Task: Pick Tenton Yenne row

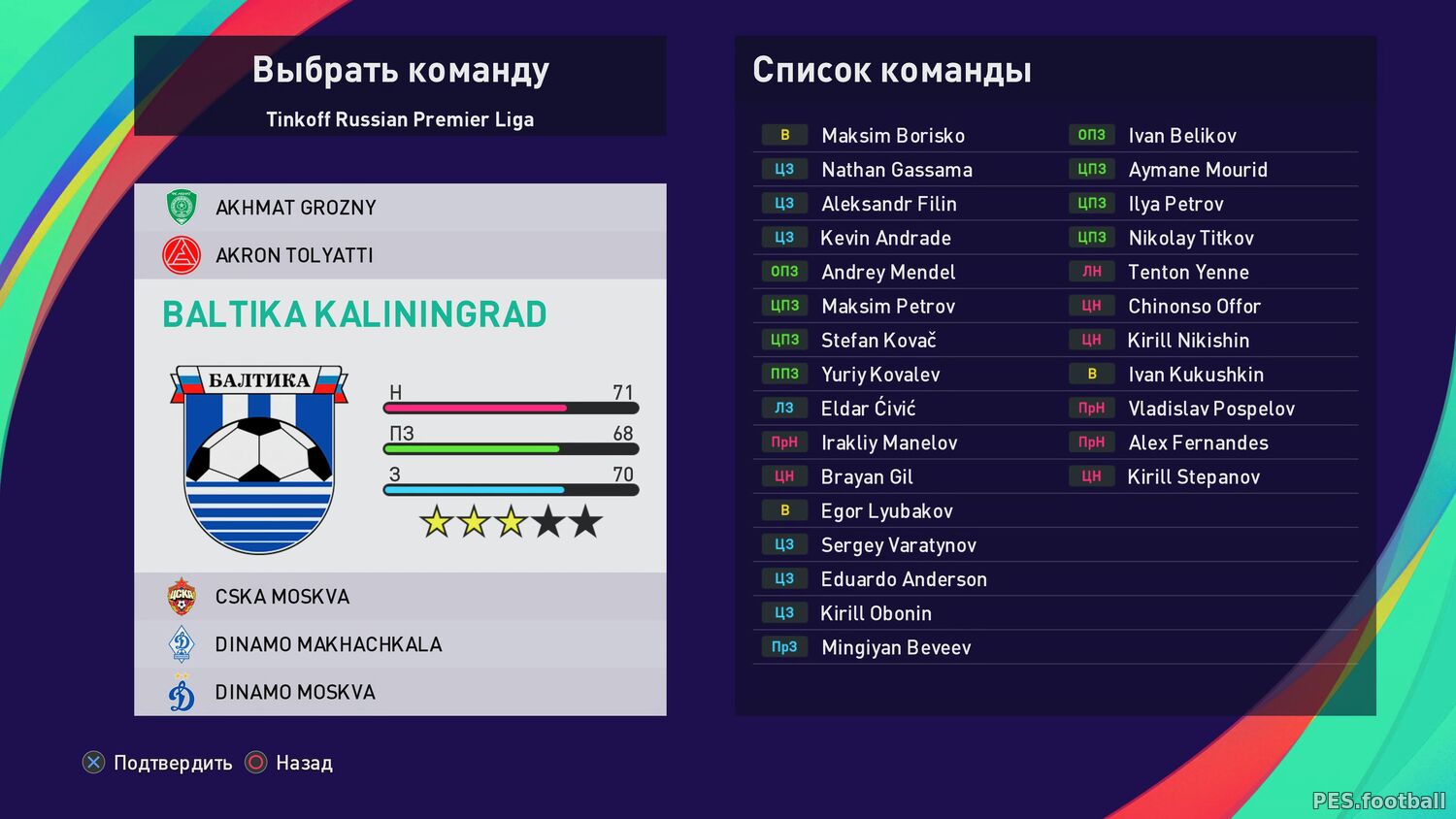Action: 1187,273
